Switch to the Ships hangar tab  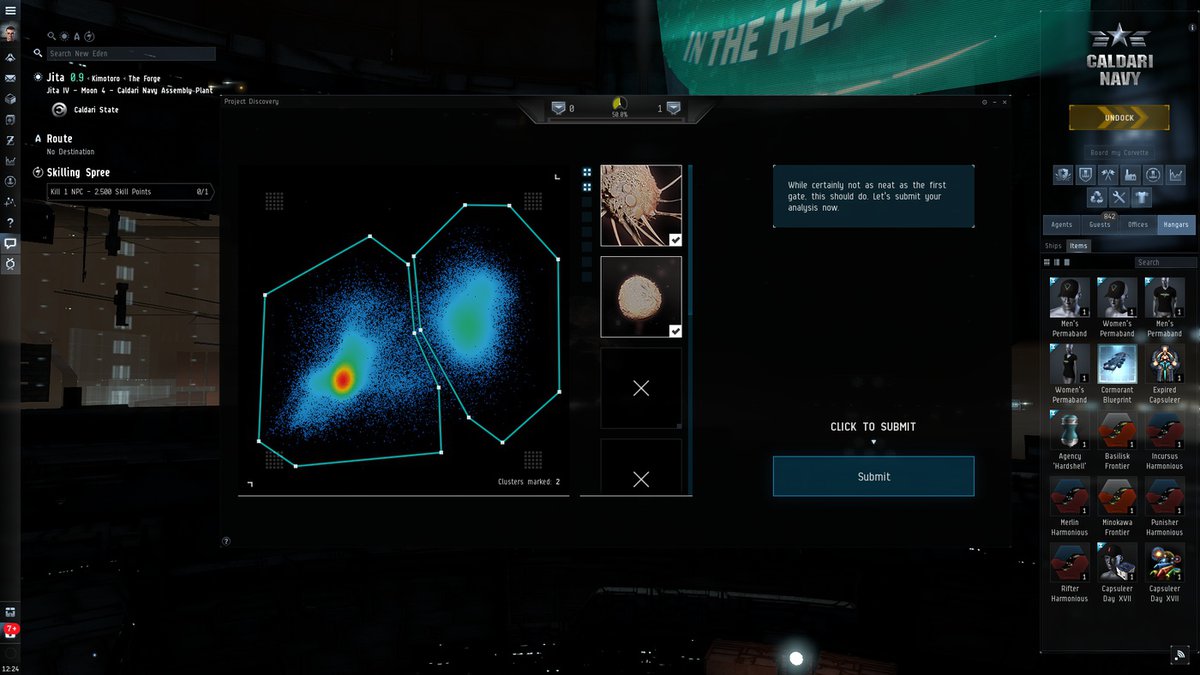pyautogui.click(x=1053, y=246)
